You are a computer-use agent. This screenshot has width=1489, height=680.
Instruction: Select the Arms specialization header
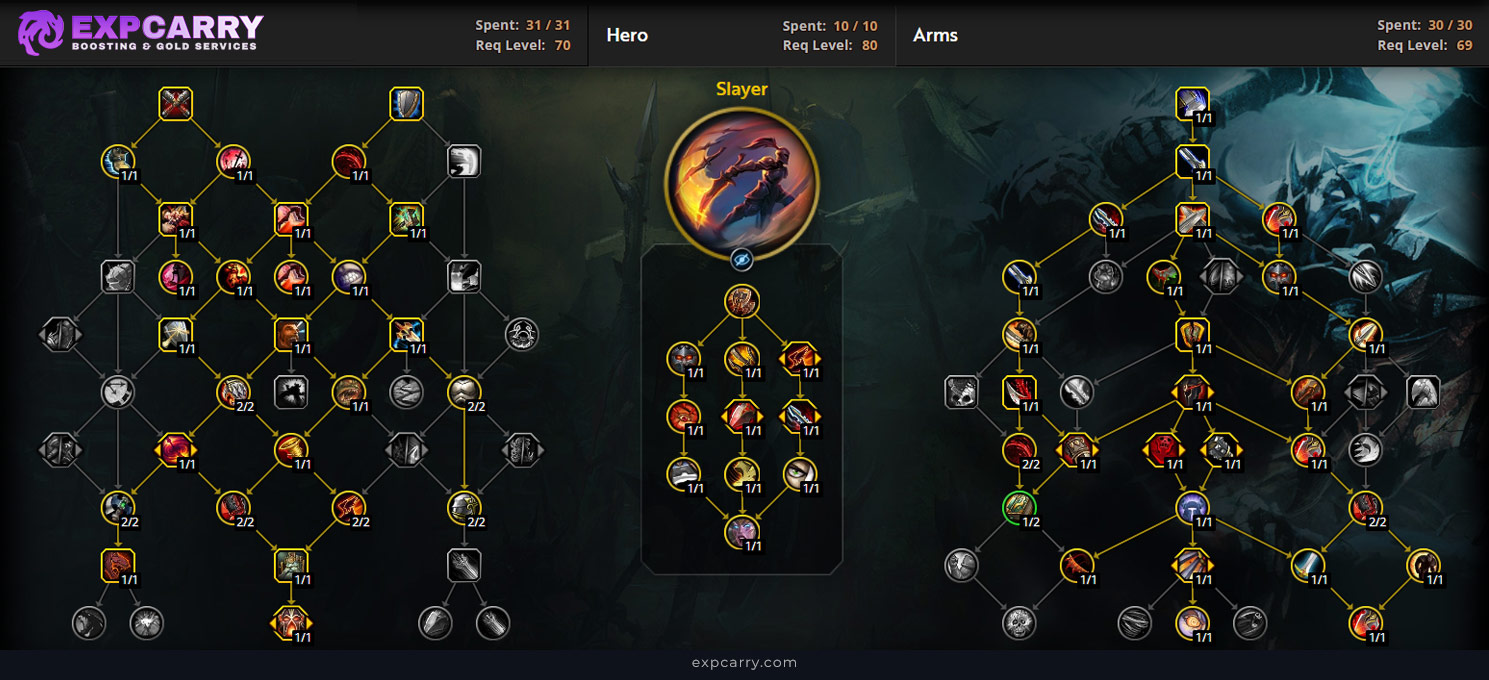point(935,35)
